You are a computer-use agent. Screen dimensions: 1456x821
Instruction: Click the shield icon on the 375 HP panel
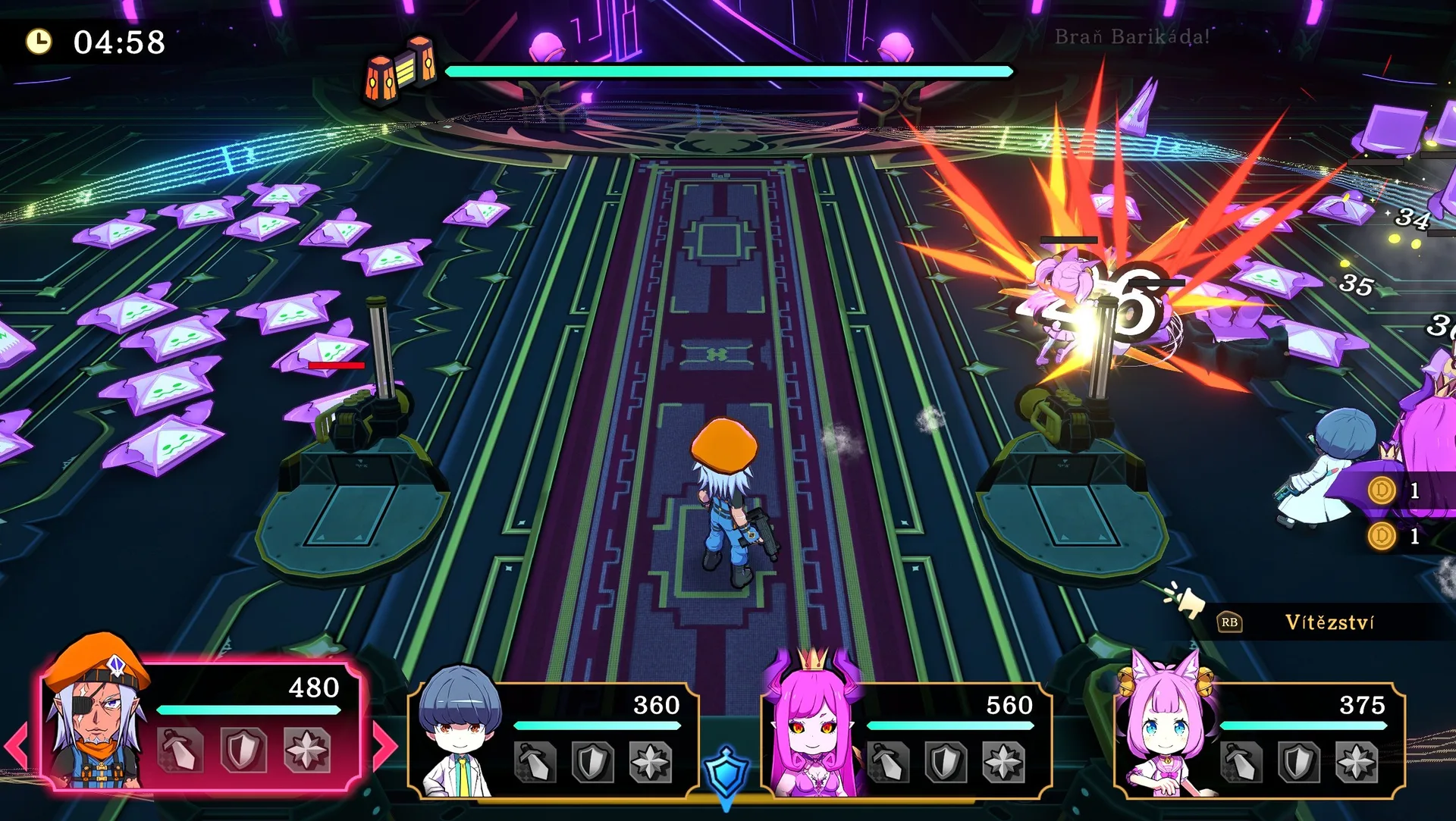tap(1299, 762)
